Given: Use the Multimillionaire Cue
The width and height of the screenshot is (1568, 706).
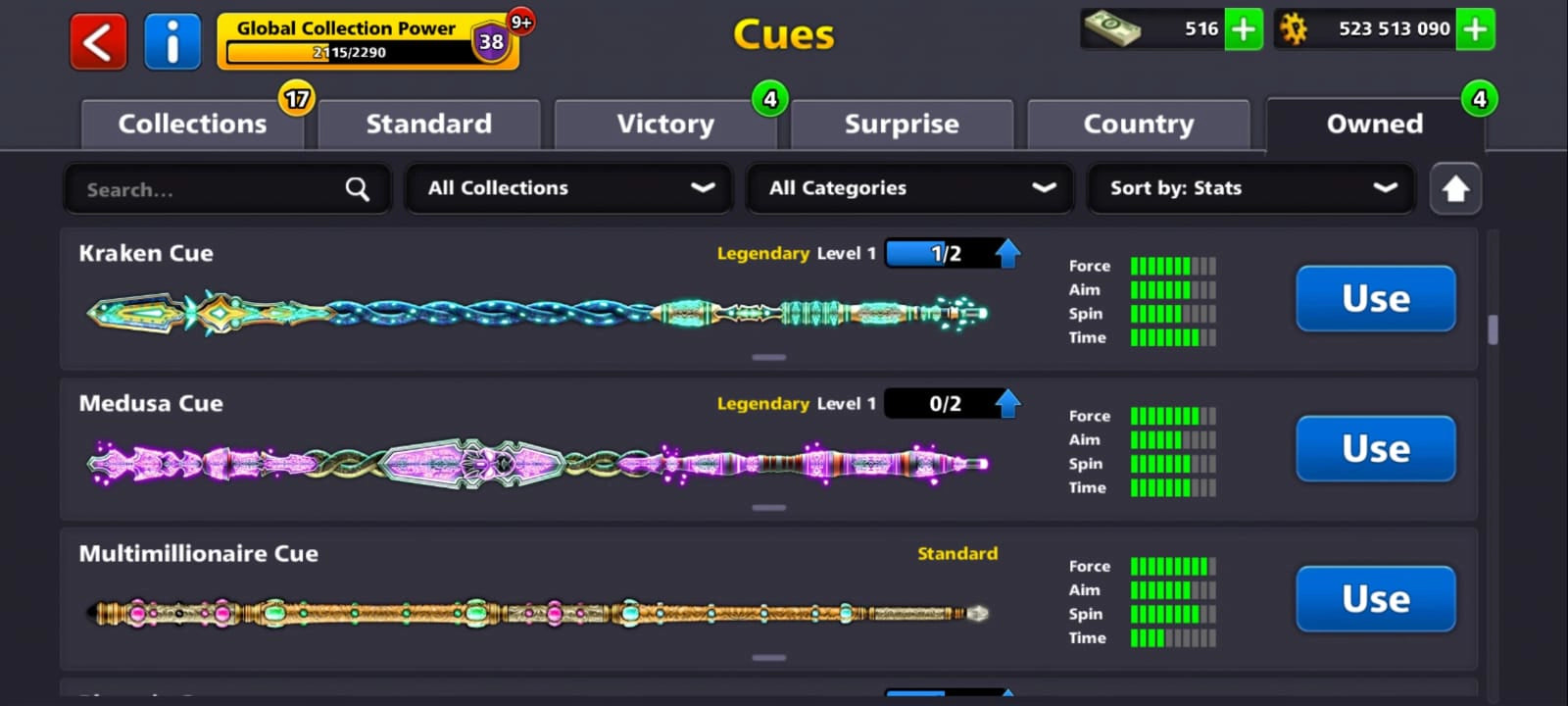Looking at the screenshot, I should point(1375,599).
